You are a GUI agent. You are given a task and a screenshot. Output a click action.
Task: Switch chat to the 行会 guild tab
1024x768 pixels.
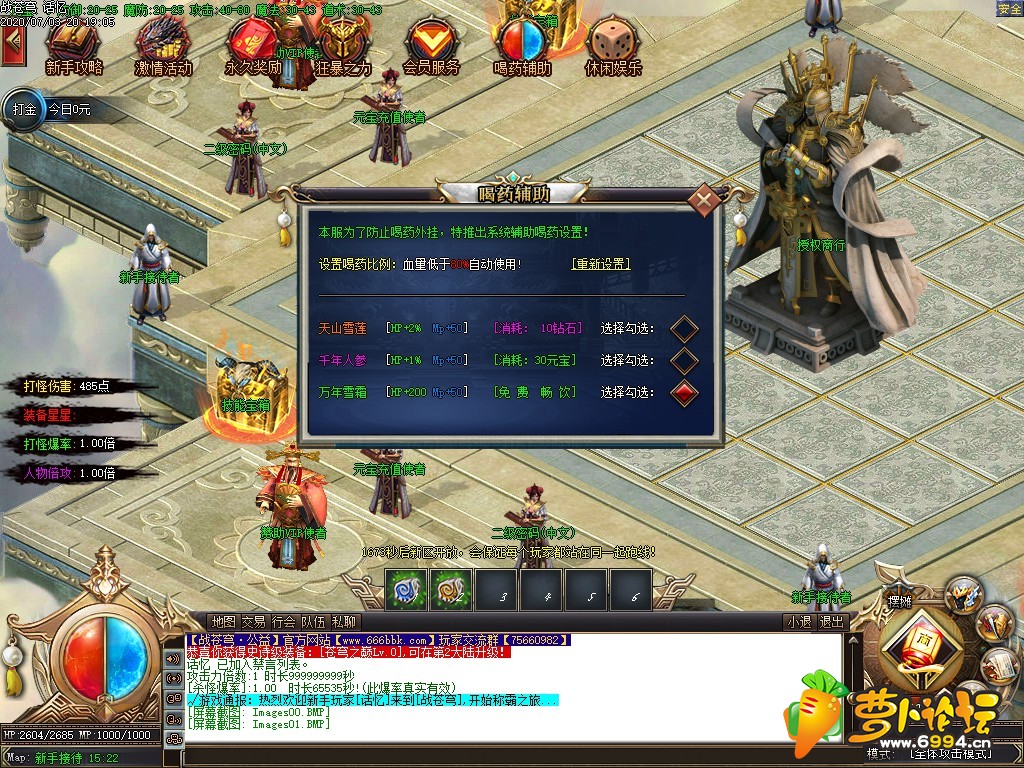tap(284, 622)
